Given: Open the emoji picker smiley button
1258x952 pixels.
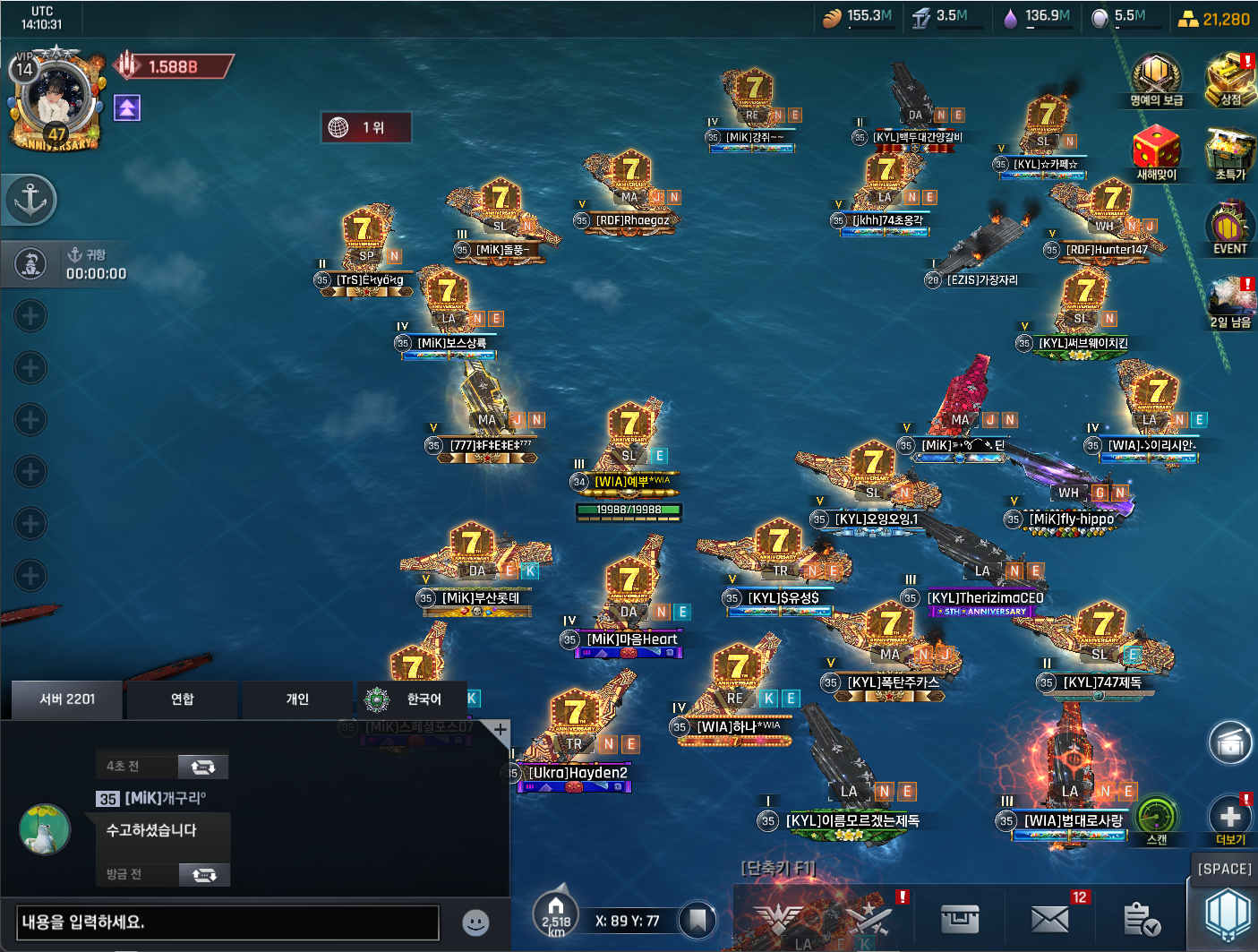Looking at the screenshot, I should 475,922.
